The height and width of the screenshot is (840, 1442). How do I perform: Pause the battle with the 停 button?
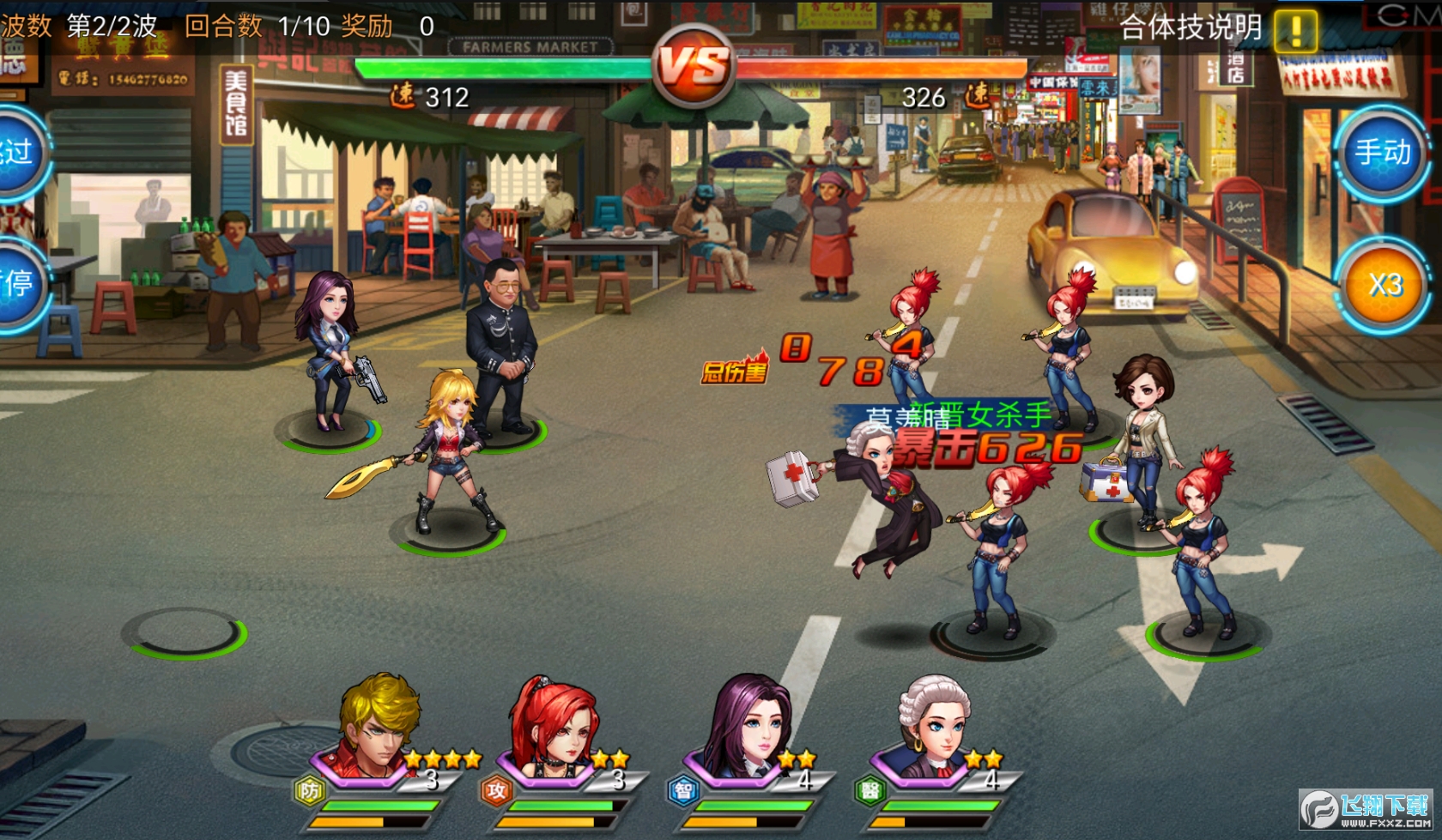coord(19,283)
